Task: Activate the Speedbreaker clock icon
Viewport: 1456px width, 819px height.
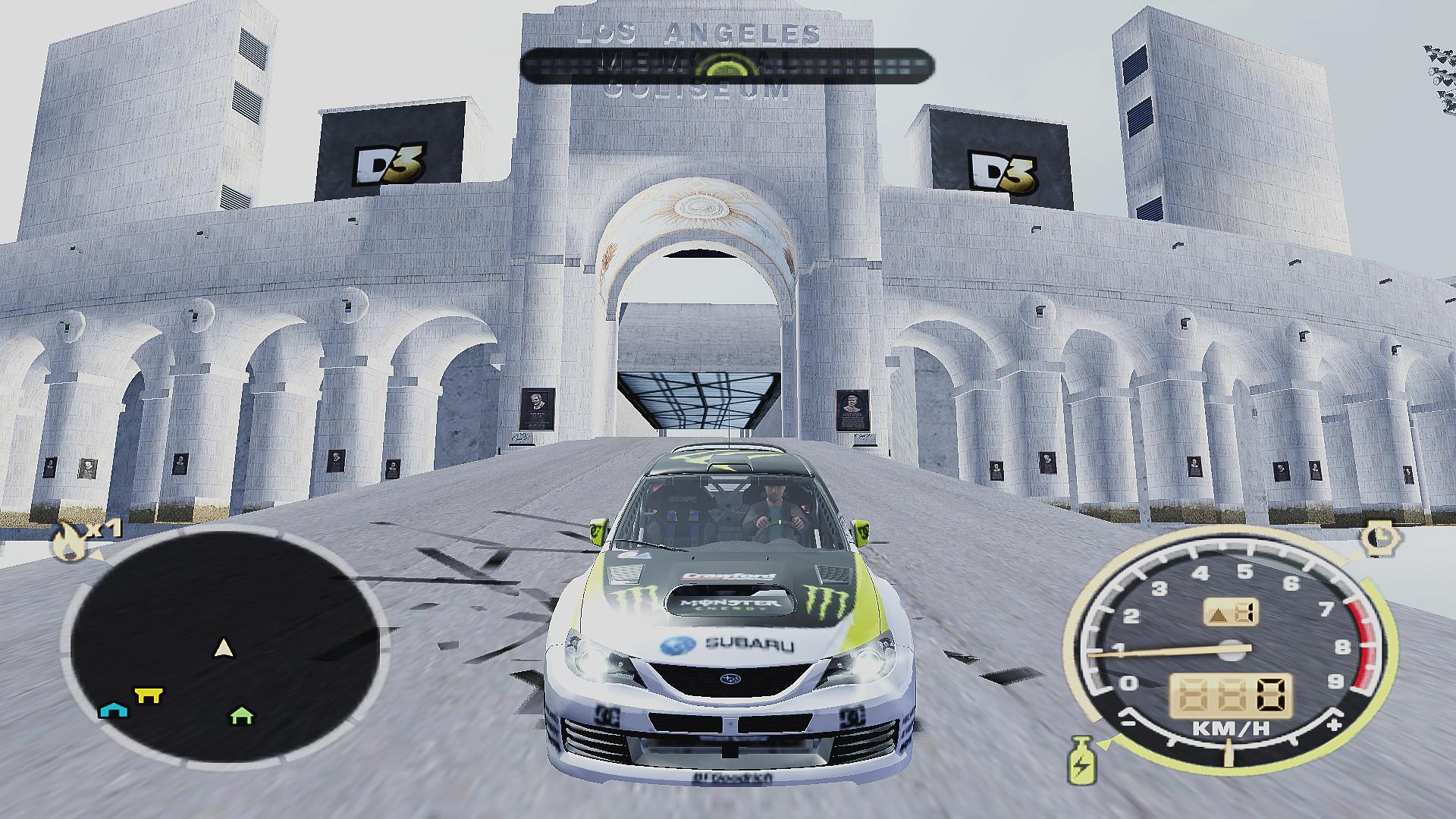Action: point(1376,538)
